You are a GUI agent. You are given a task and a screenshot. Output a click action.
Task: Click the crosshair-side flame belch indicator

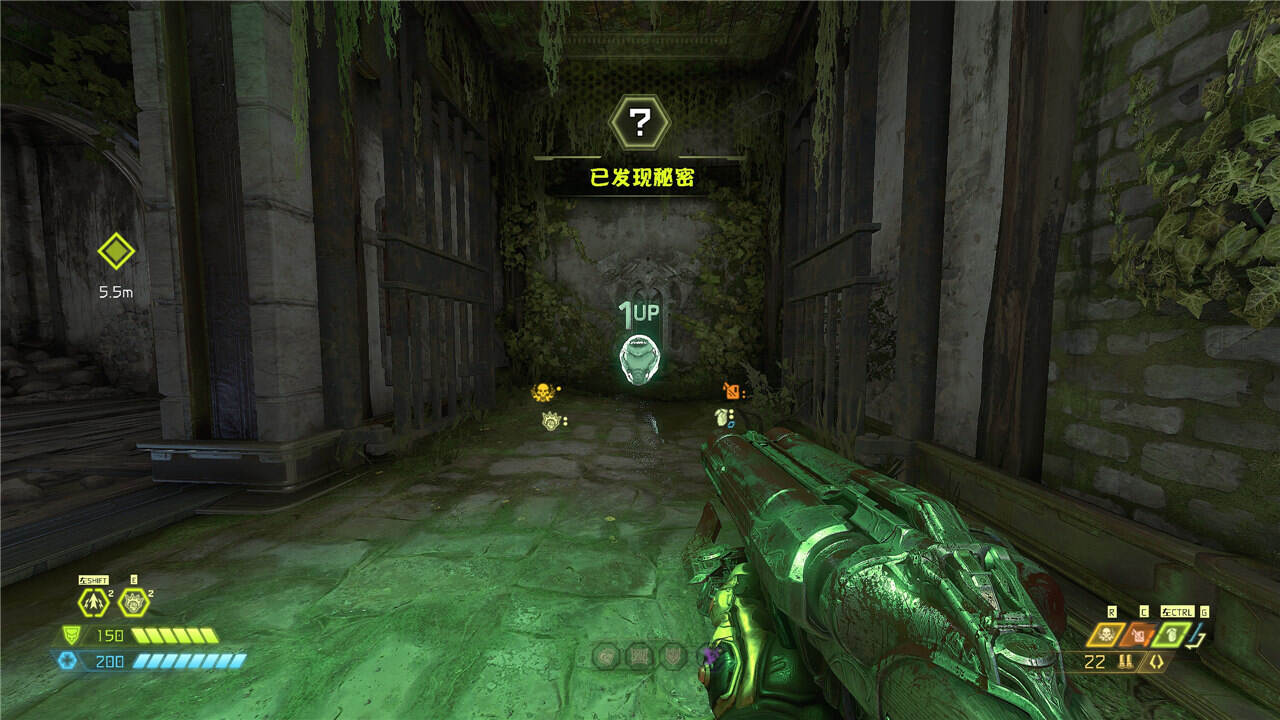point(733,390)
